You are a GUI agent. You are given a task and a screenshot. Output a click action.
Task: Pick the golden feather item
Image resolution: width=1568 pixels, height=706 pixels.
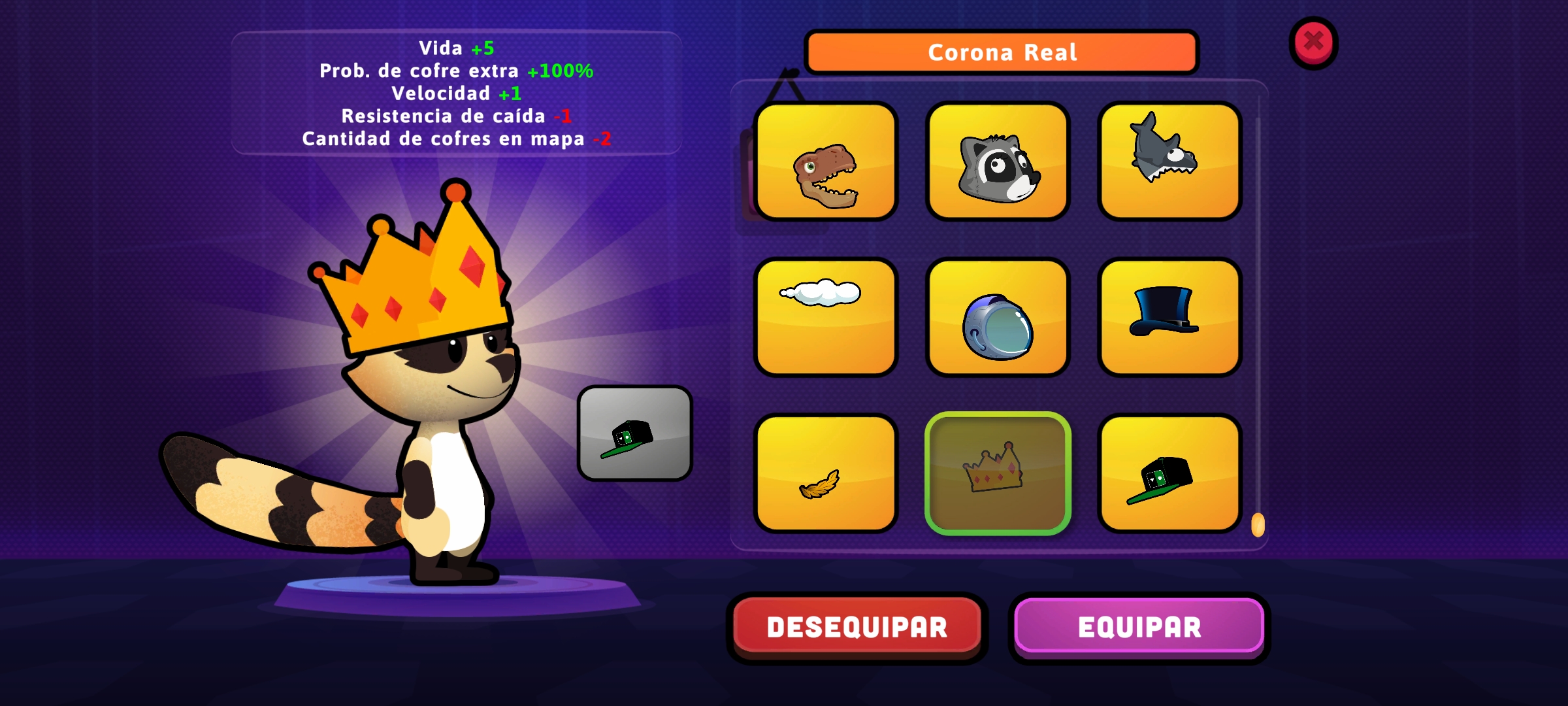tap(826, 473)
